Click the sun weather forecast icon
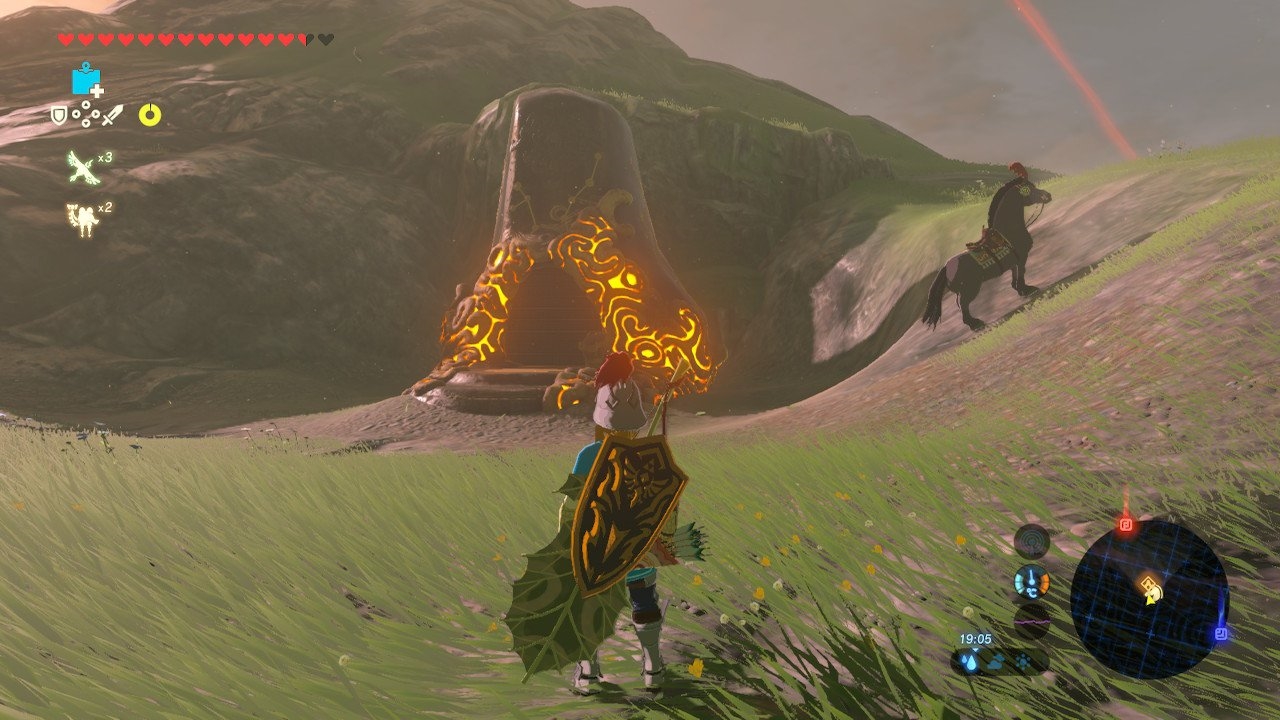1280x720 pixels. point(1023,661)
